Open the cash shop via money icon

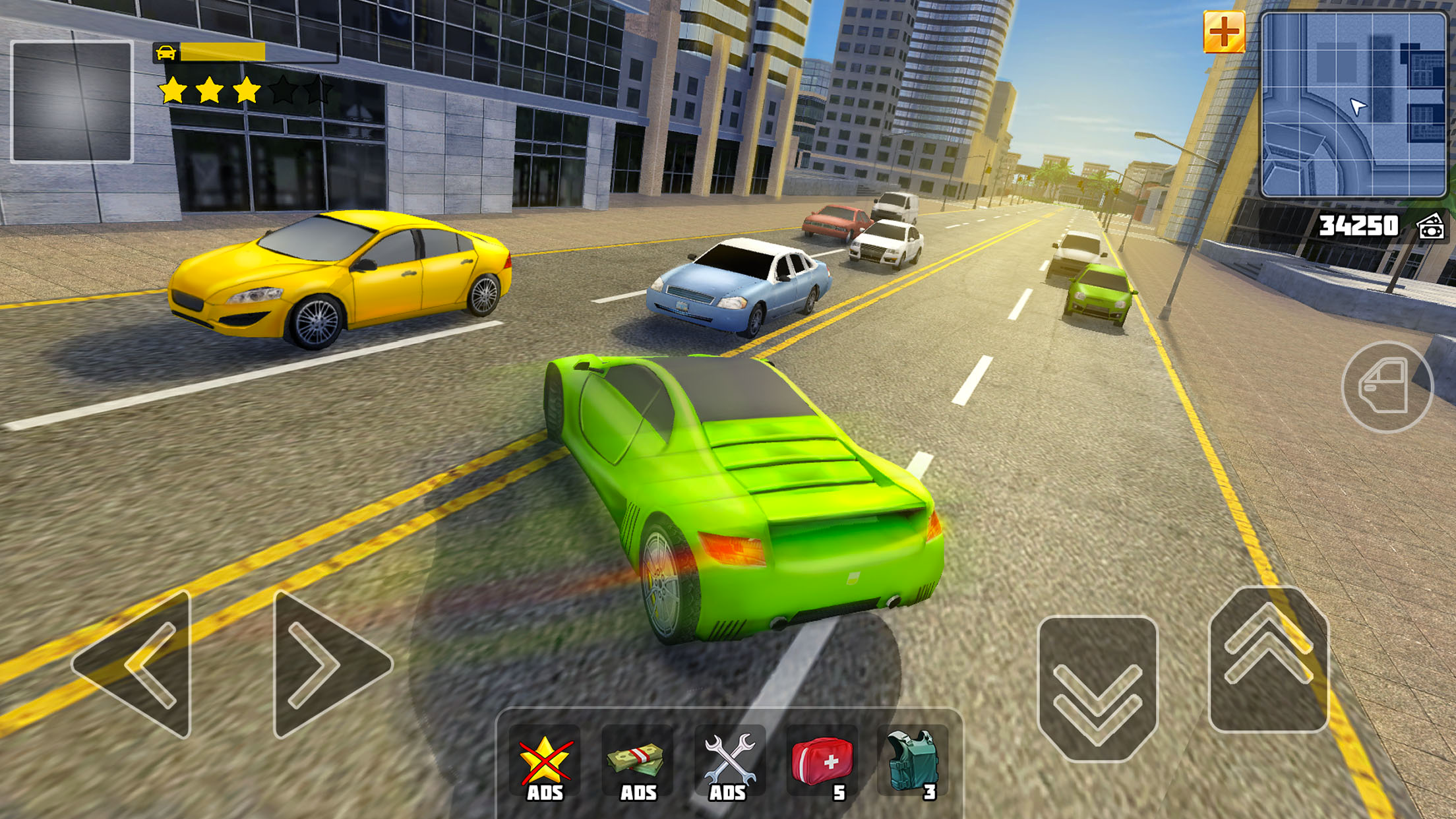[1431, 227]
